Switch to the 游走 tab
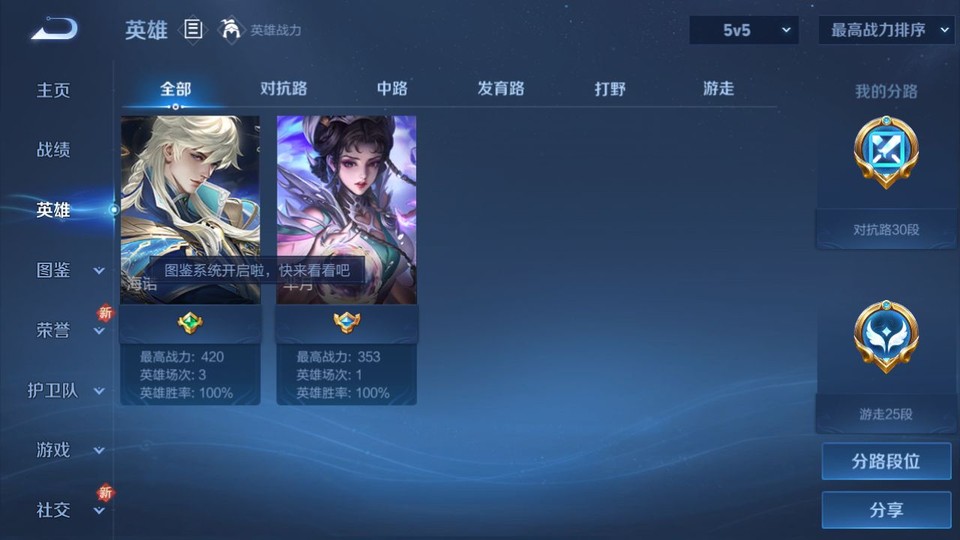960x540 pixels. pos(718,88)
